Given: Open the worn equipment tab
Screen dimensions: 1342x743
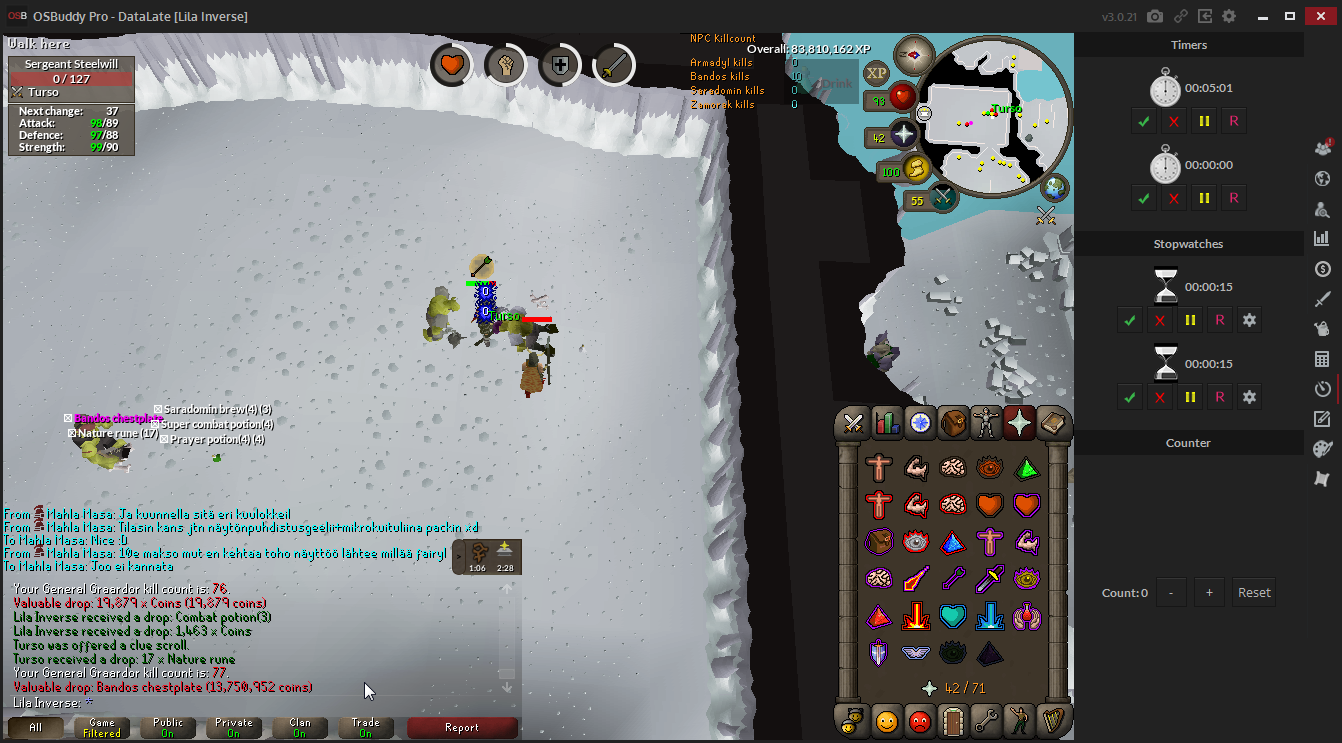Looking at the screenshot, I should pos(986,423).
